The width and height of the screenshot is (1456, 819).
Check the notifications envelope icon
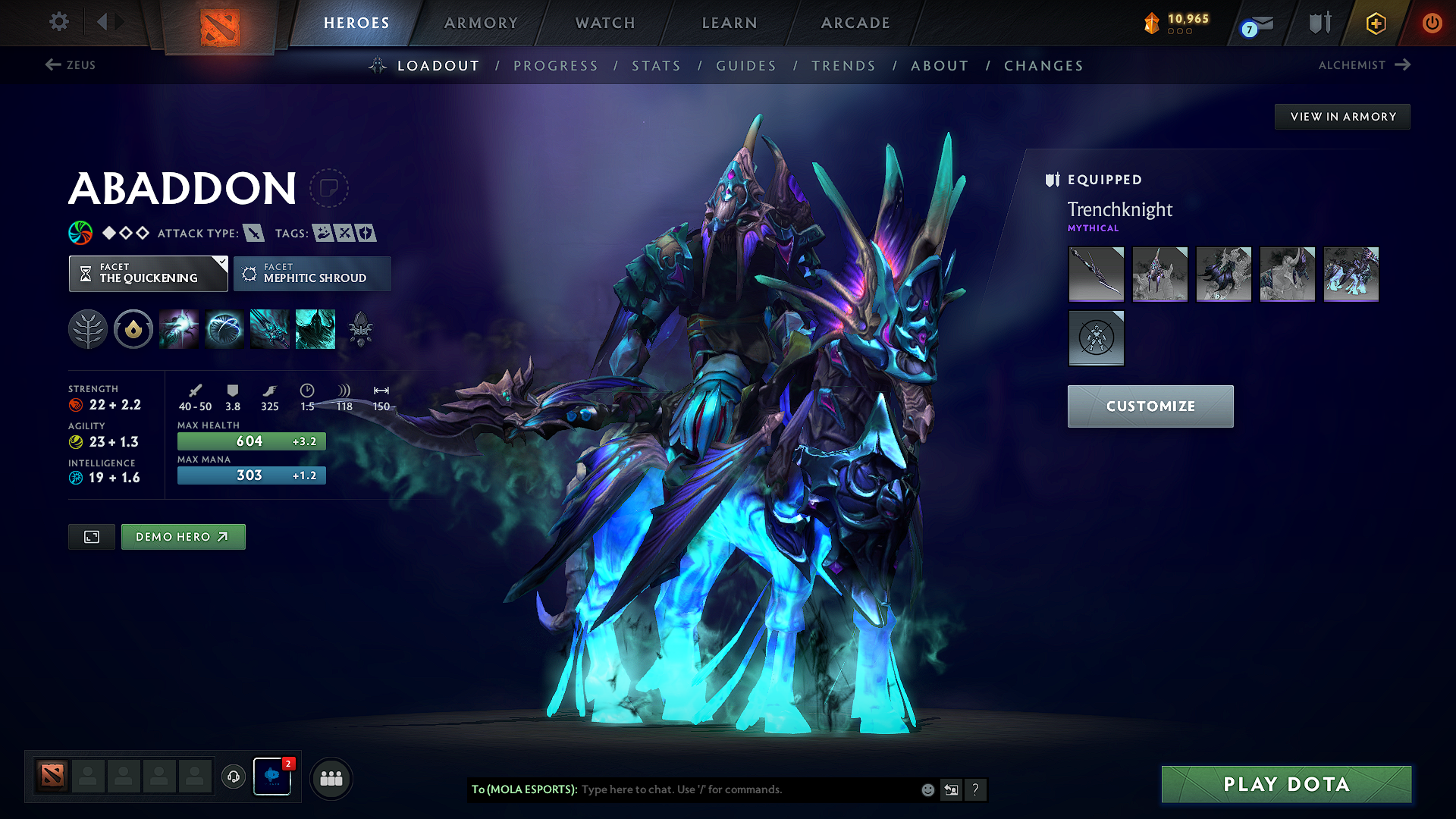(1265, 22)
